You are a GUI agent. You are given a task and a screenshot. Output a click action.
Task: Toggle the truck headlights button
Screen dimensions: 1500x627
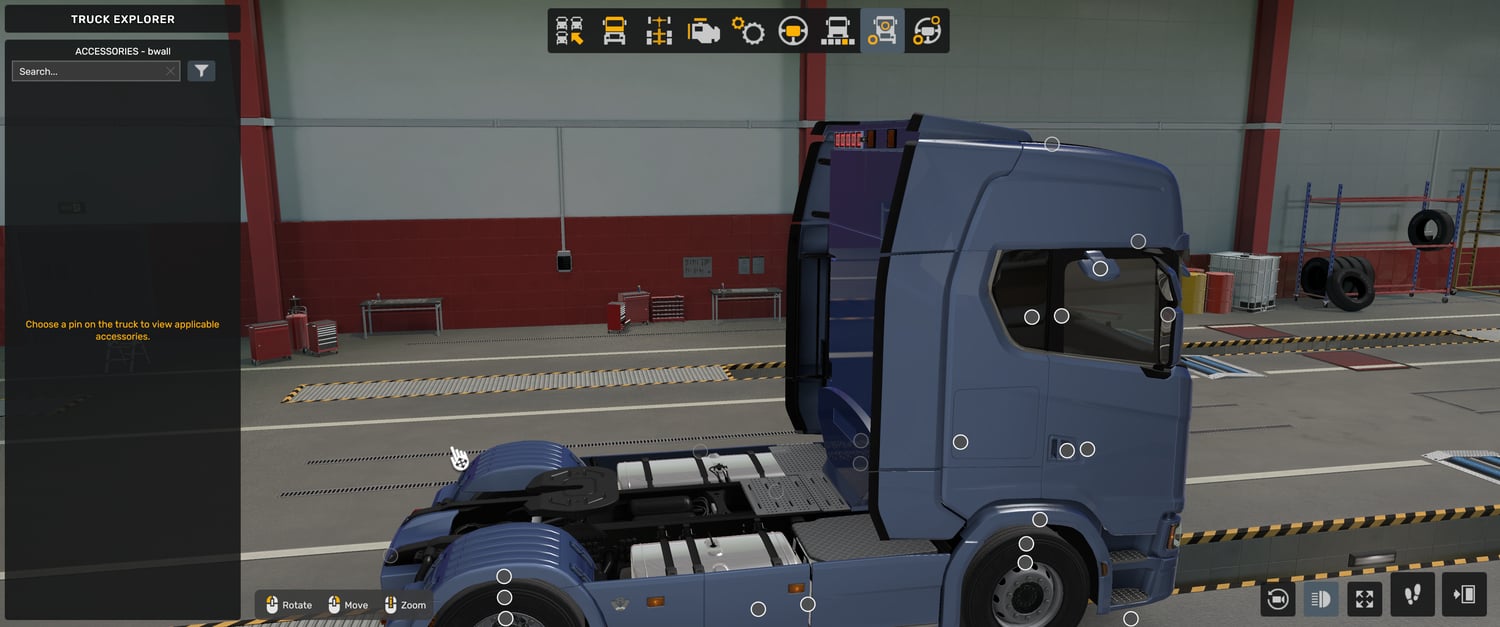point(1321,599)
